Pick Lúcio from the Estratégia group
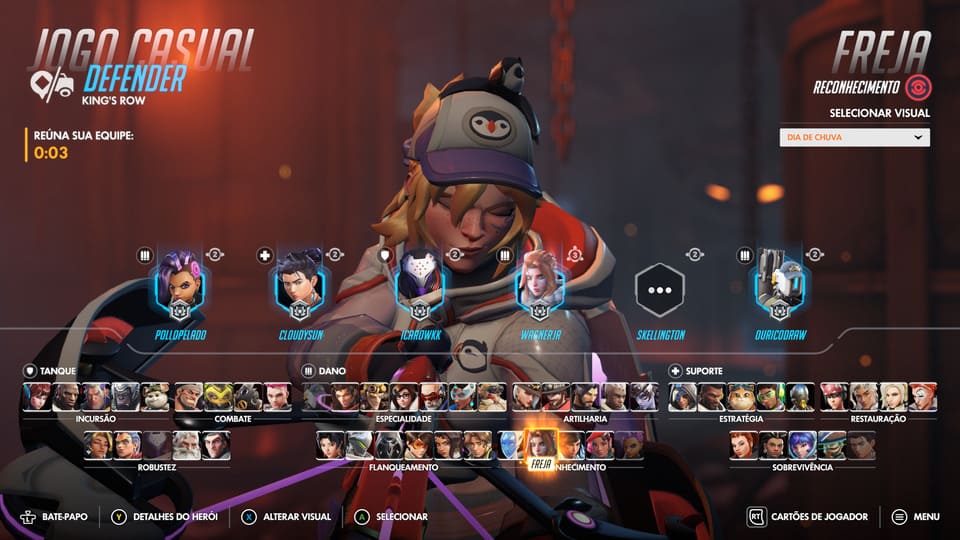 tap(770, 396)
